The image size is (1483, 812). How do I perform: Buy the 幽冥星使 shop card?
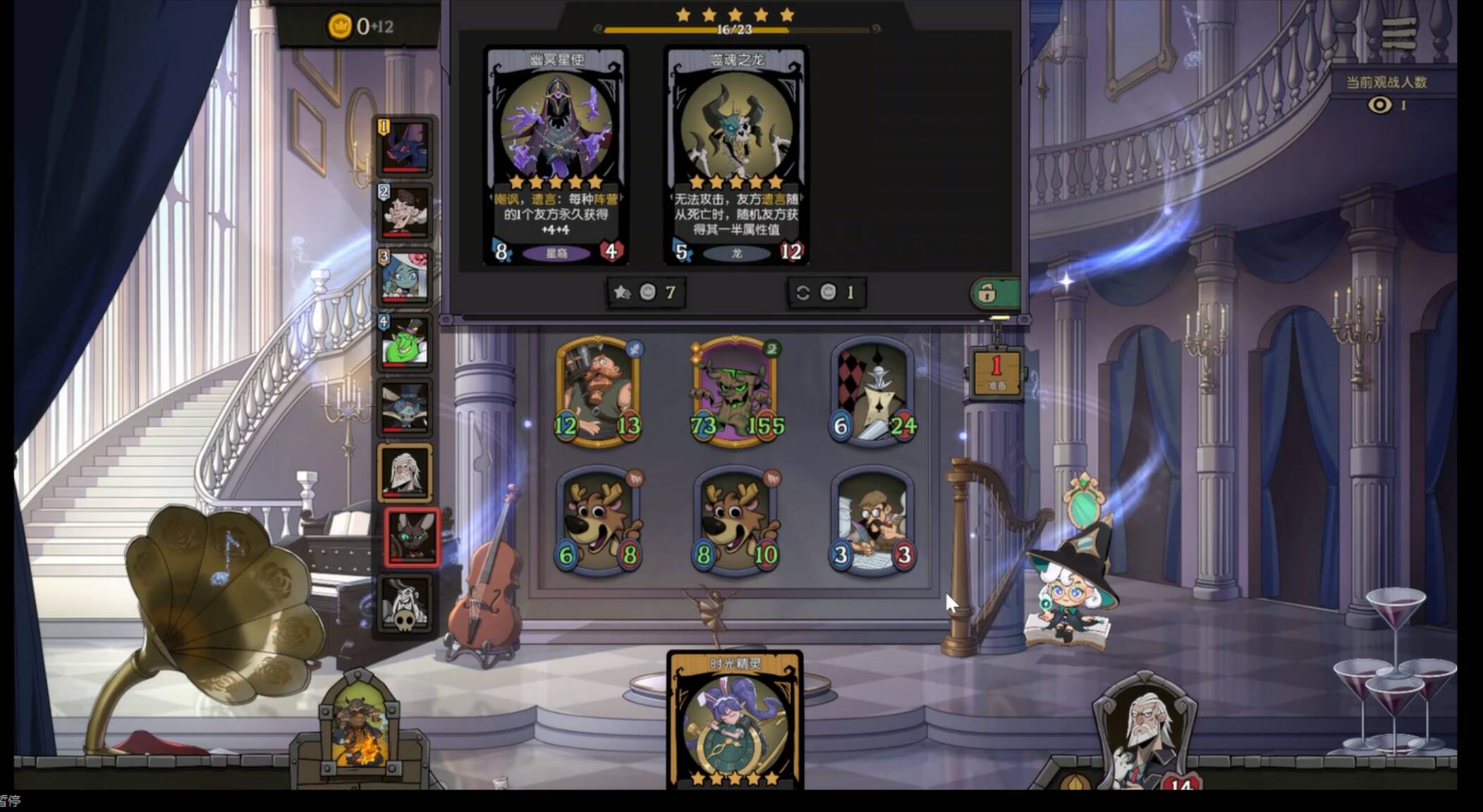(x=556, y=155)
